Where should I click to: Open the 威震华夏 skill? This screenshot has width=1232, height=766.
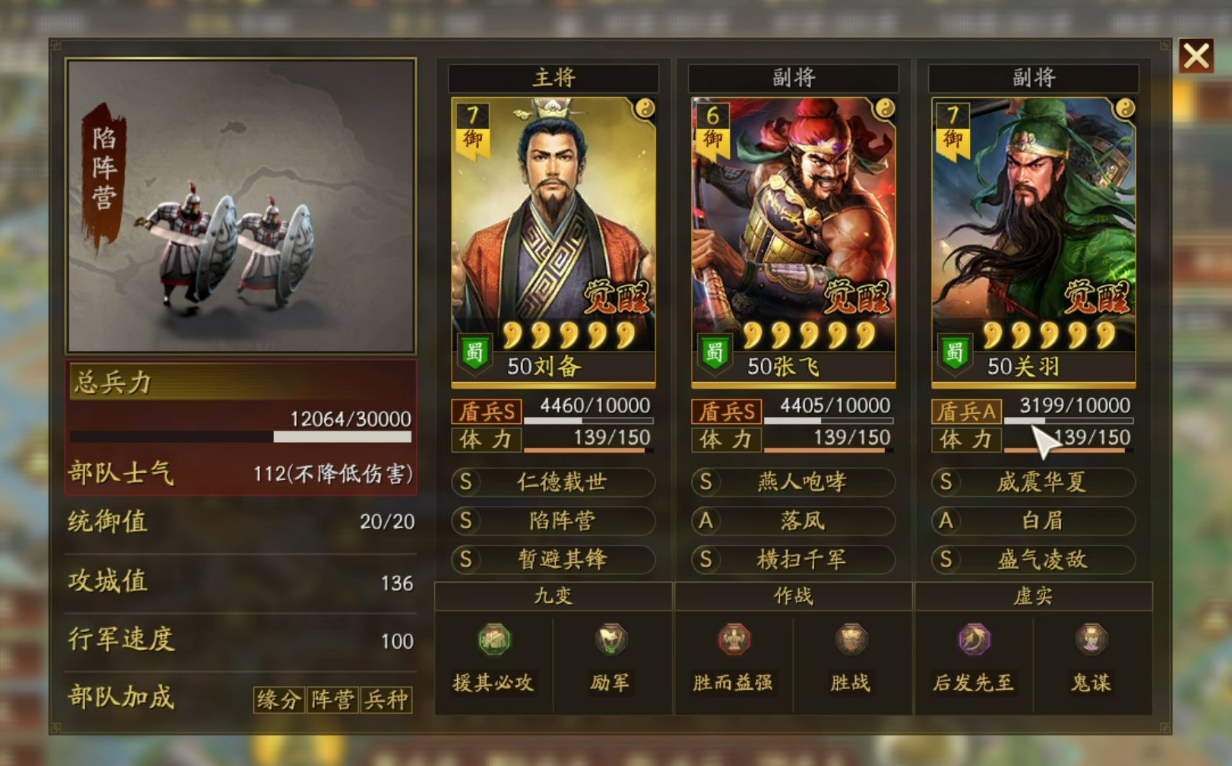coord(1034,482)
